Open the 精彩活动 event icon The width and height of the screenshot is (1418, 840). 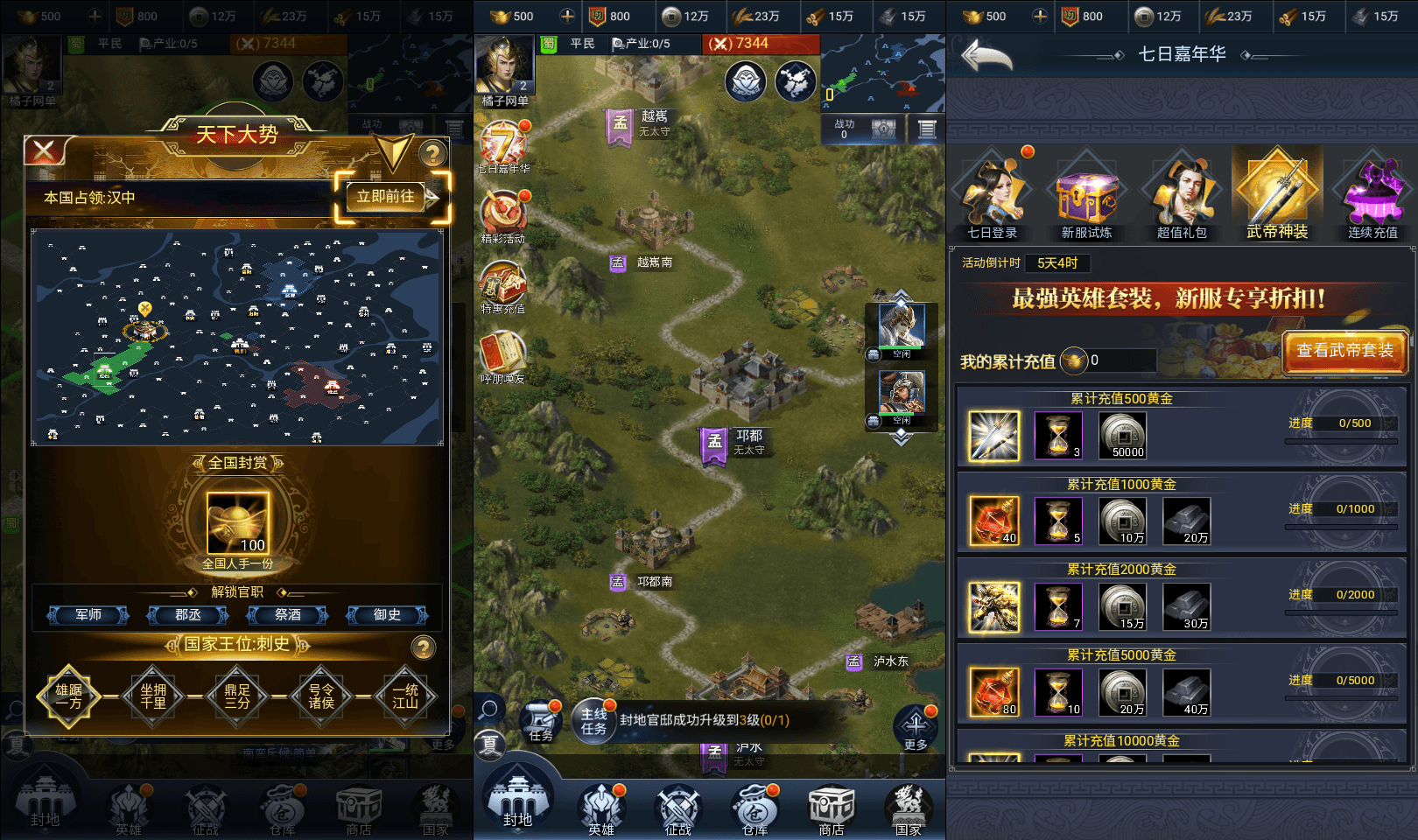[x=503, y=215]
